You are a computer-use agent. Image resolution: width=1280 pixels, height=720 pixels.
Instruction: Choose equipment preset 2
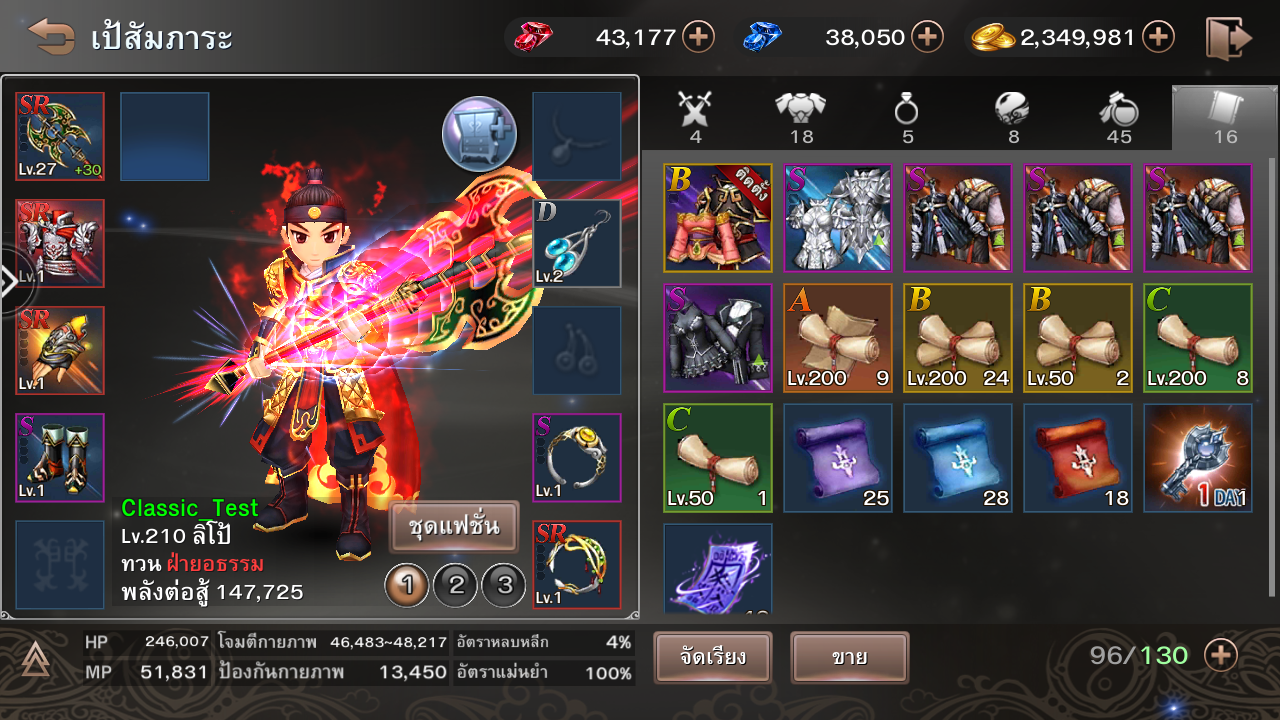tap(456, 585)
